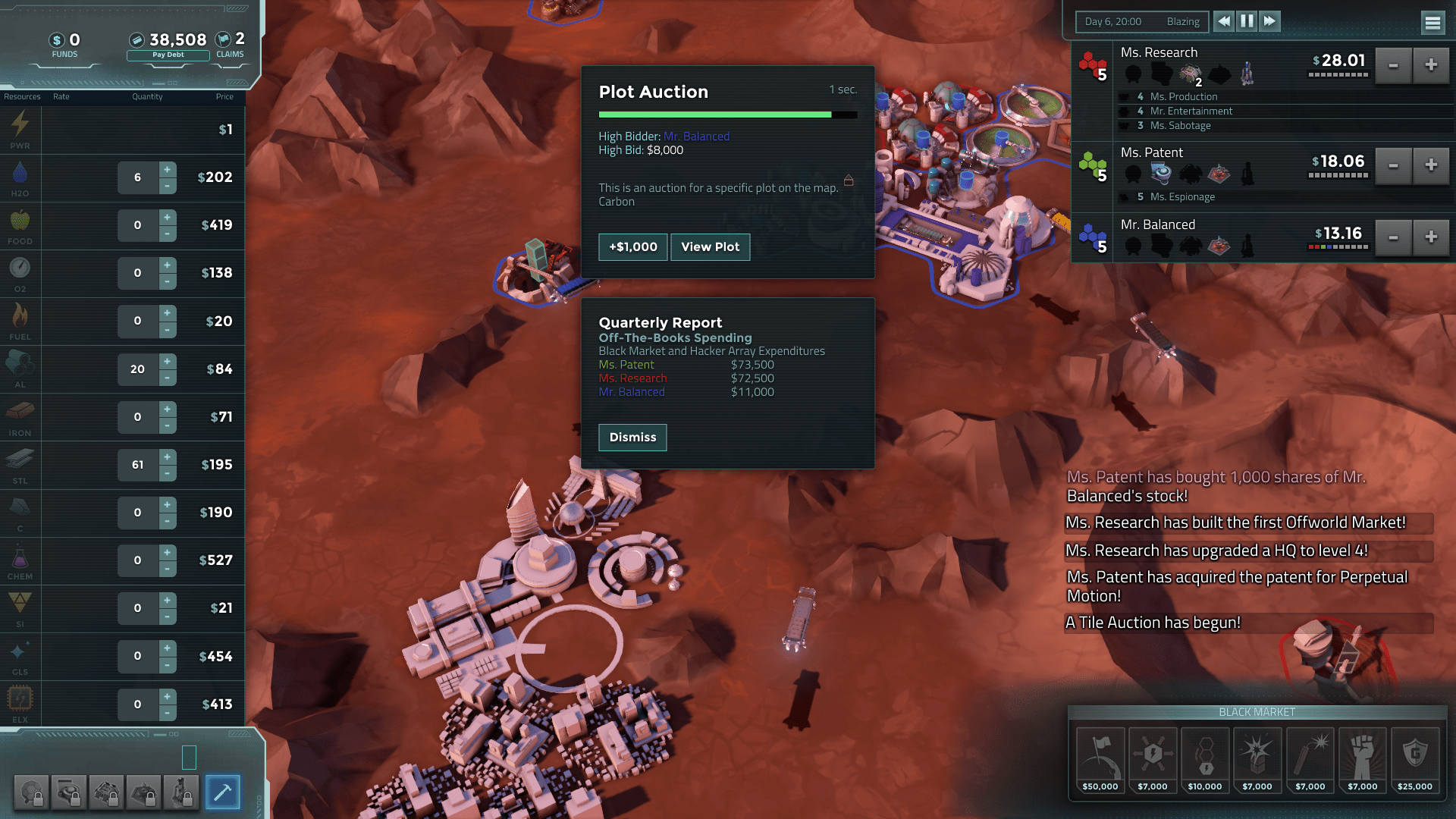Open the hamburger main menu
Viewport: 1456px width, 819px height.
1432,23
